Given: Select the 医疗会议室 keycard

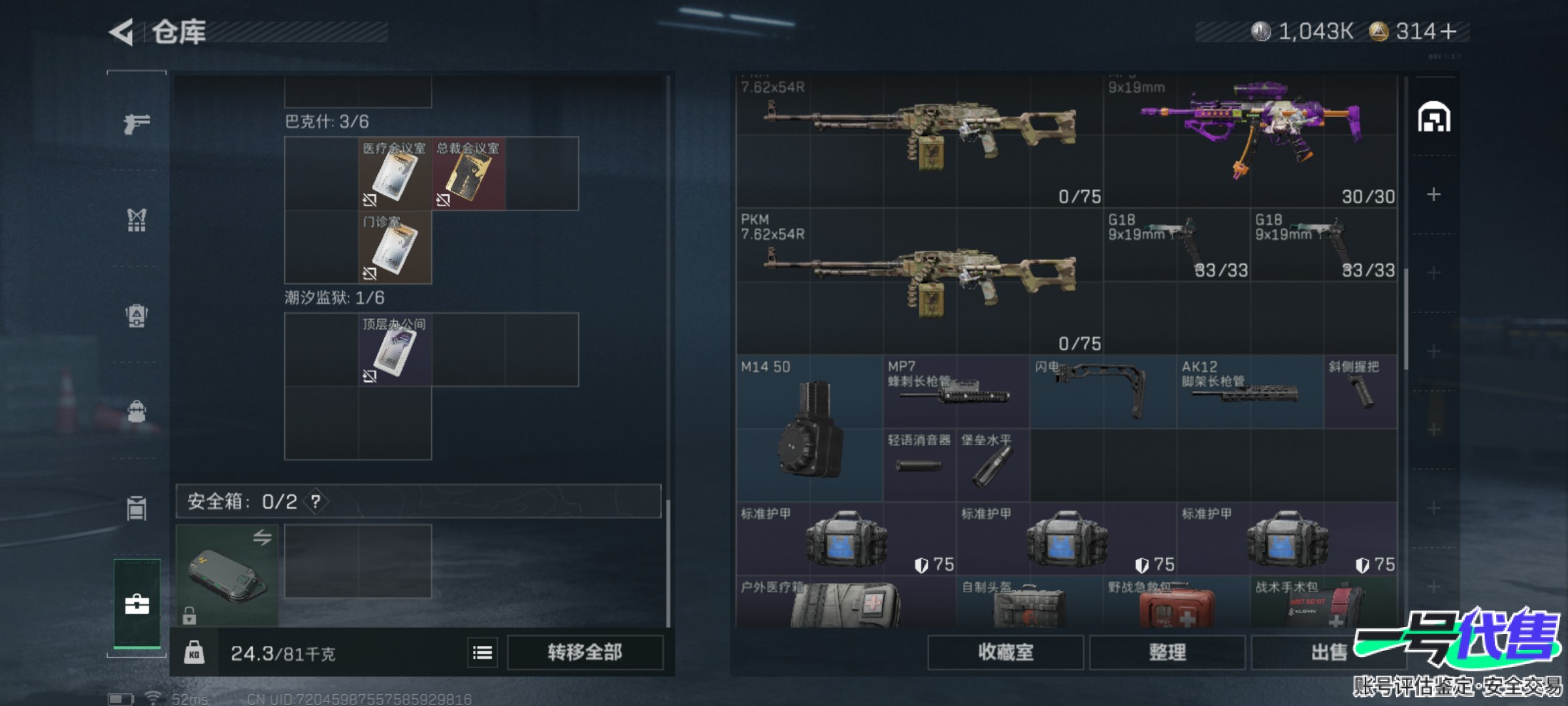Looking at the screenshot, I should (395, 174).
